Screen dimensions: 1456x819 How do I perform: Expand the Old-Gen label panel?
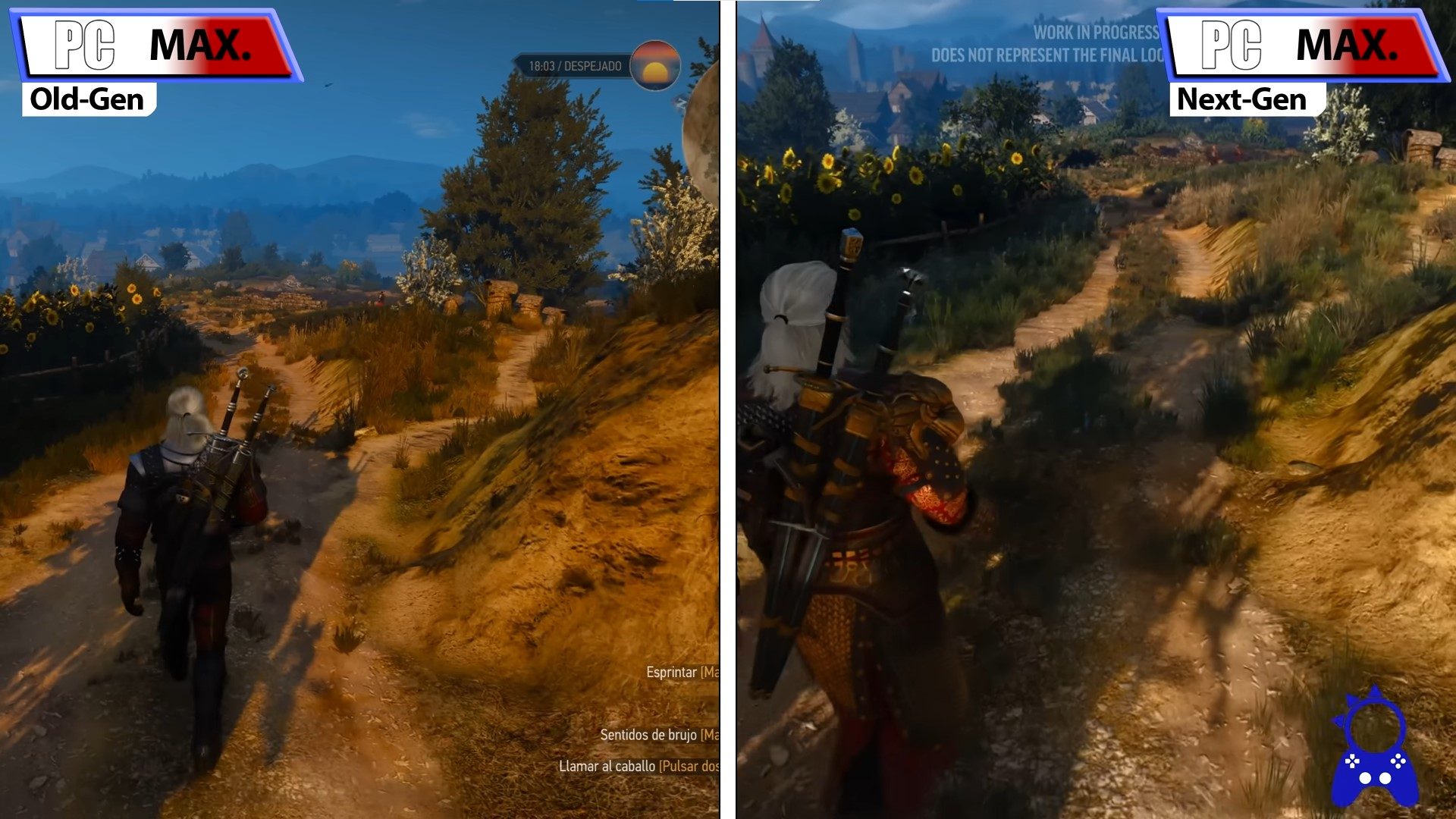[86, 99]
